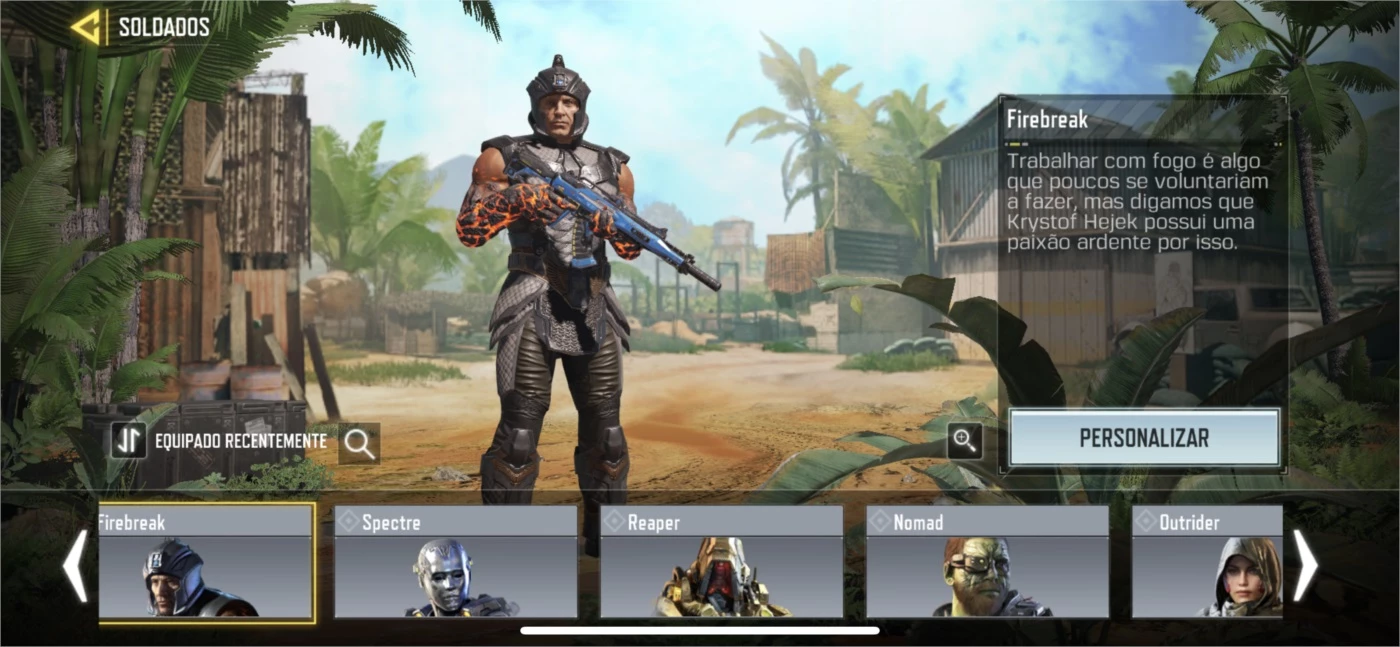
Task: Show next soldiers with the right arrow
Action: click(1305, 566)
